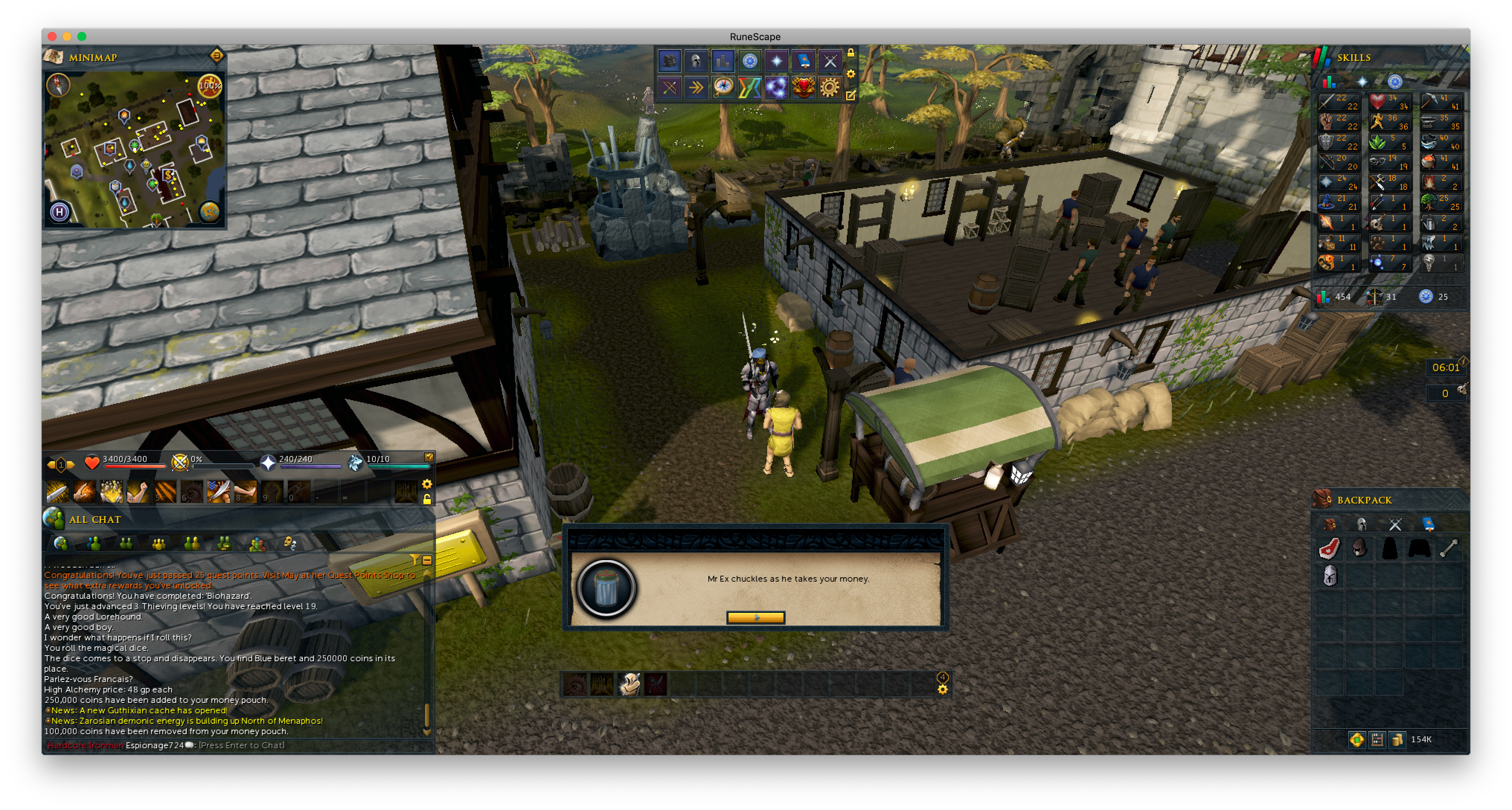Select the bone item in the backpack
The image size is (1512, 810).
click(x=1449, y=549)
